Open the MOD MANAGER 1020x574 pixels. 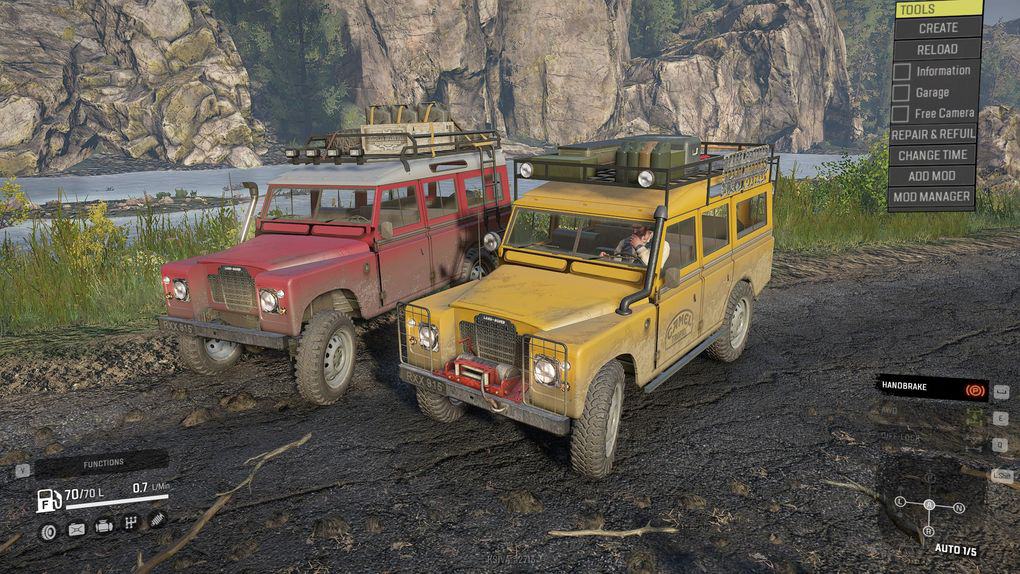(932, 197)
